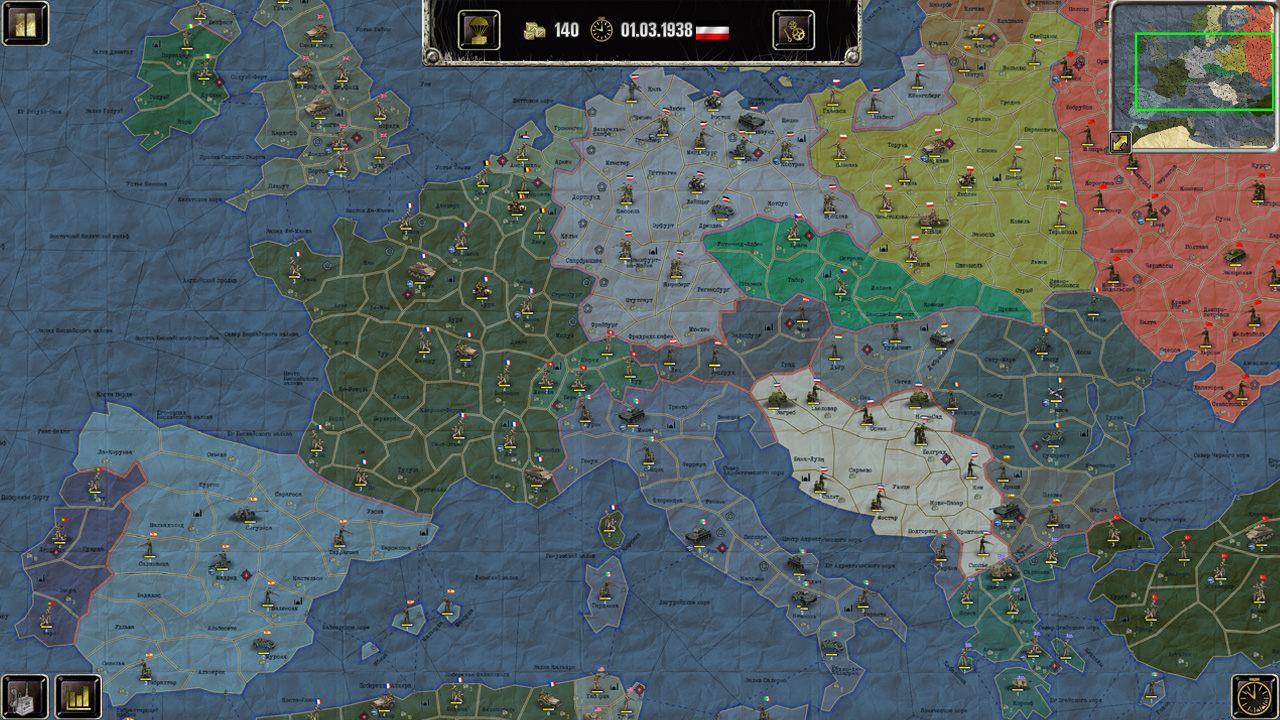Screen dimensions: 1280x720
Task: Click the zoom arrows icon below the minimap
Action: pos(1122,140)
